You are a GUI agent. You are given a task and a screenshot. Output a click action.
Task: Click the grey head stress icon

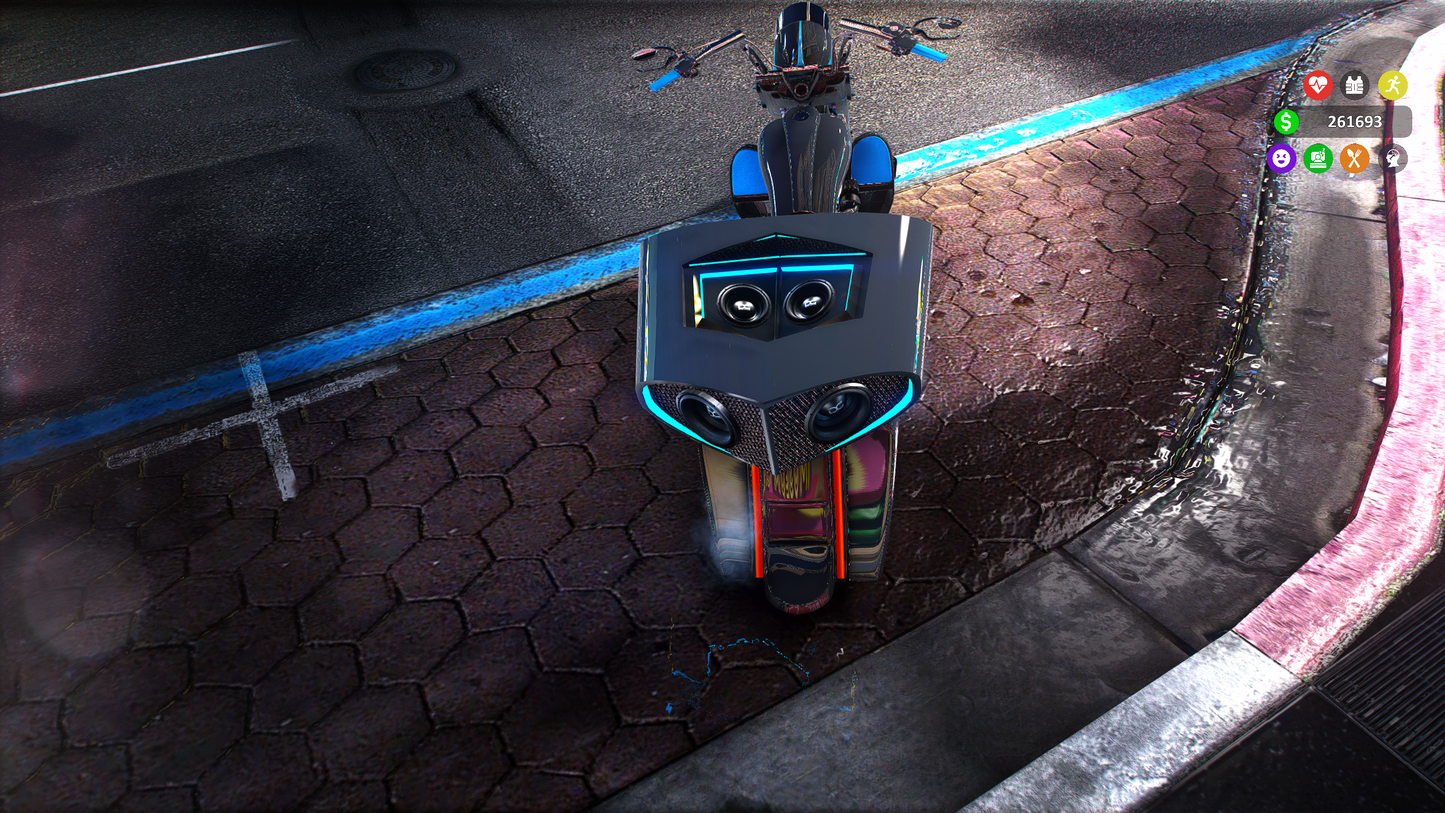1392,158
